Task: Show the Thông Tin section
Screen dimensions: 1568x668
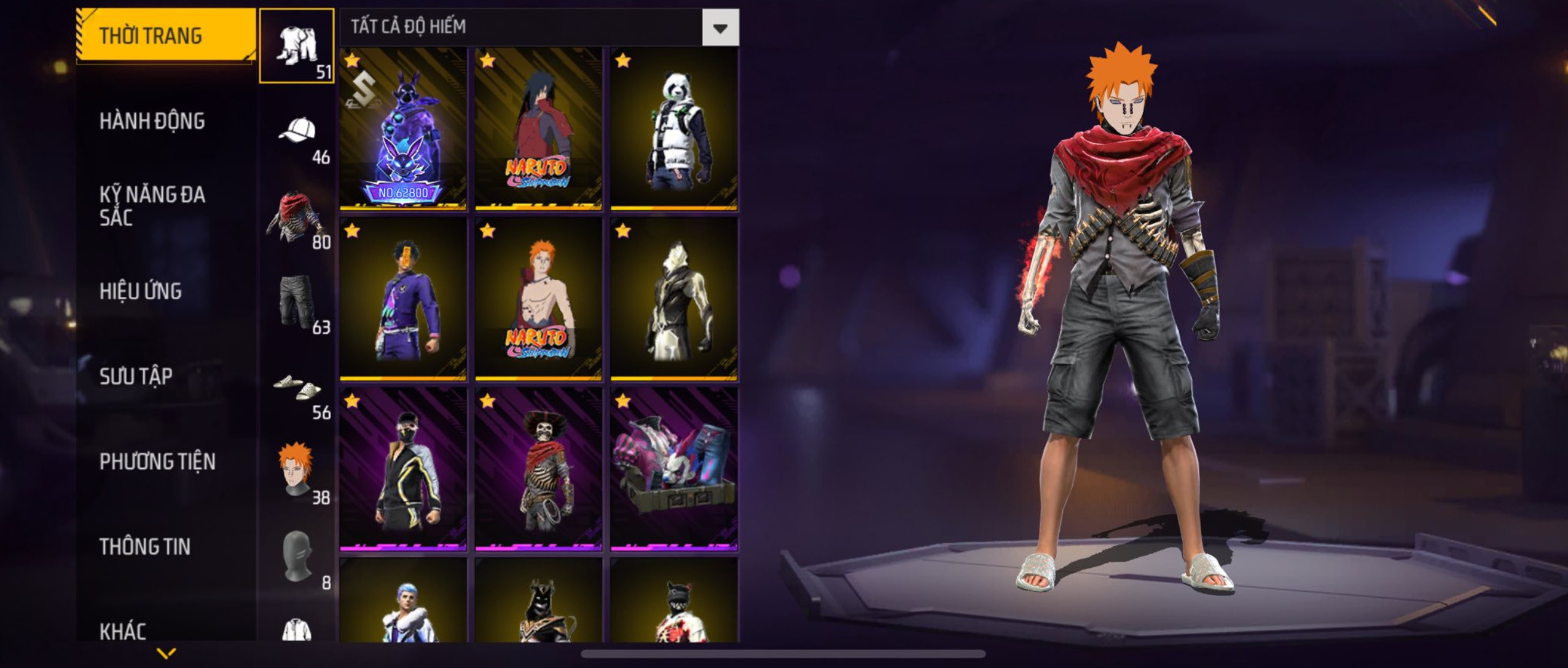Action: tap(145, 546)
